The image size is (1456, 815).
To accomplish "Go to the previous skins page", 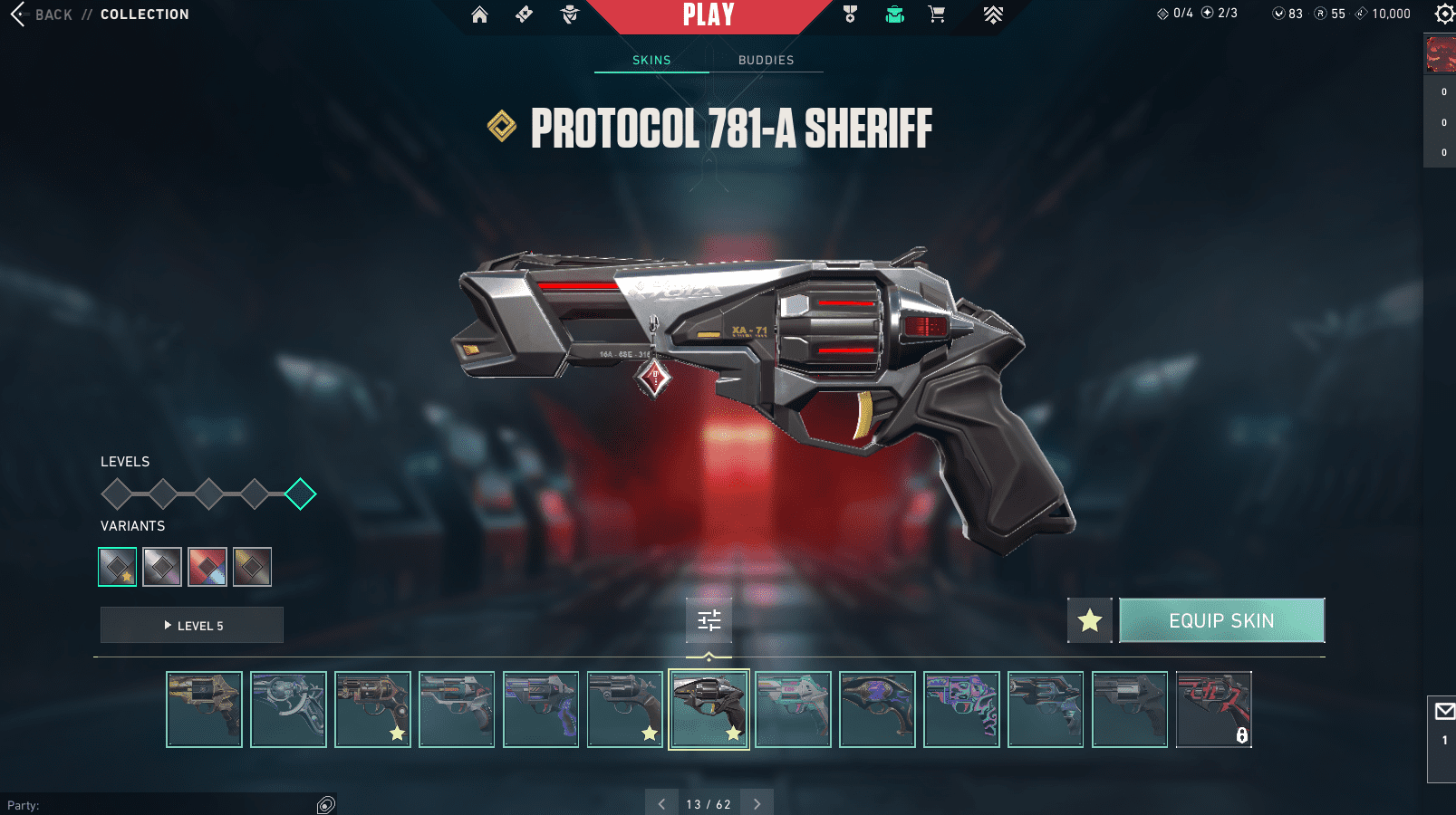I will [x=661, y=803].
